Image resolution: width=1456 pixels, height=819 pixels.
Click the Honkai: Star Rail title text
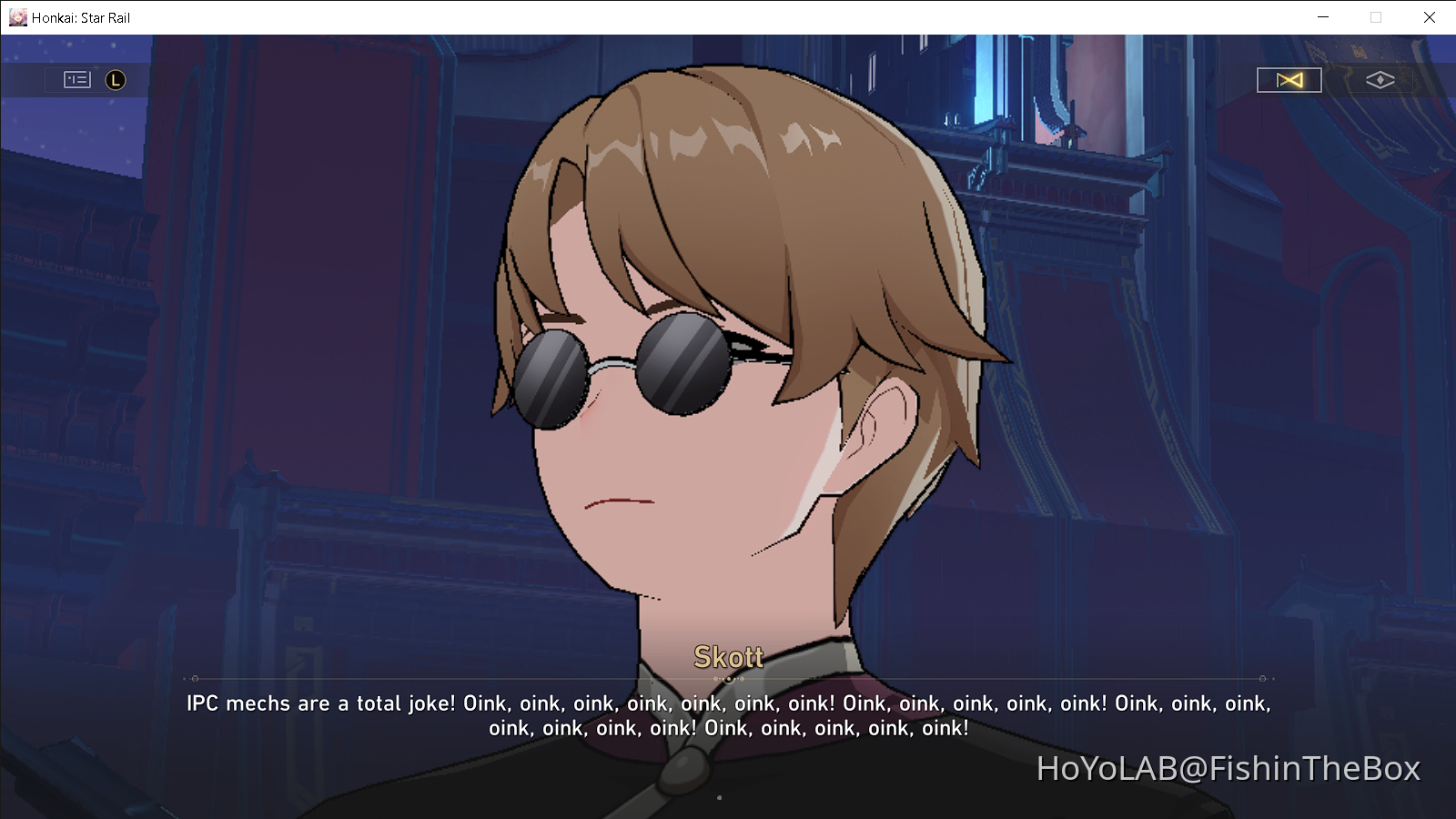[80, 16]
